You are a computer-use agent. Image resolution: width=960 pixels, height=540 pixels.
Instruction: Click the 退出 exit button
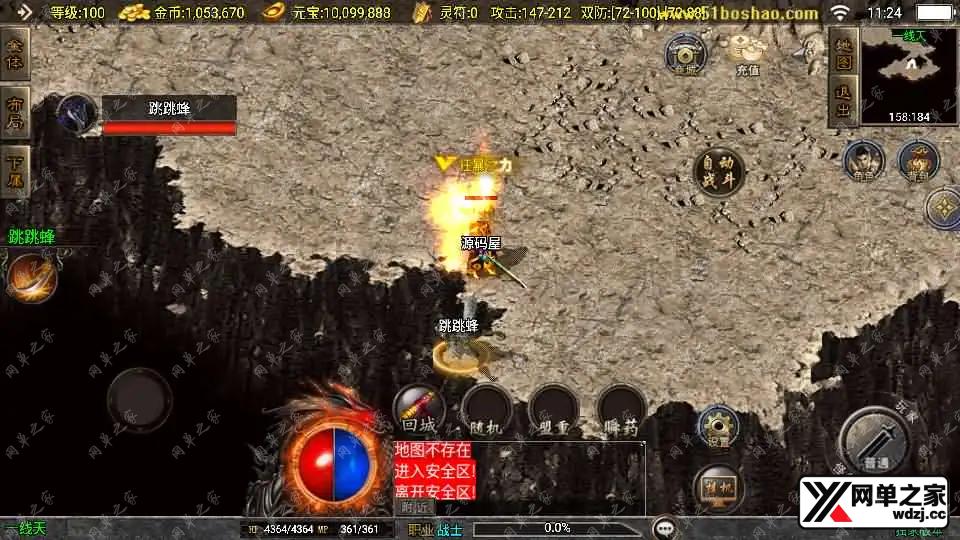(843, 104)
